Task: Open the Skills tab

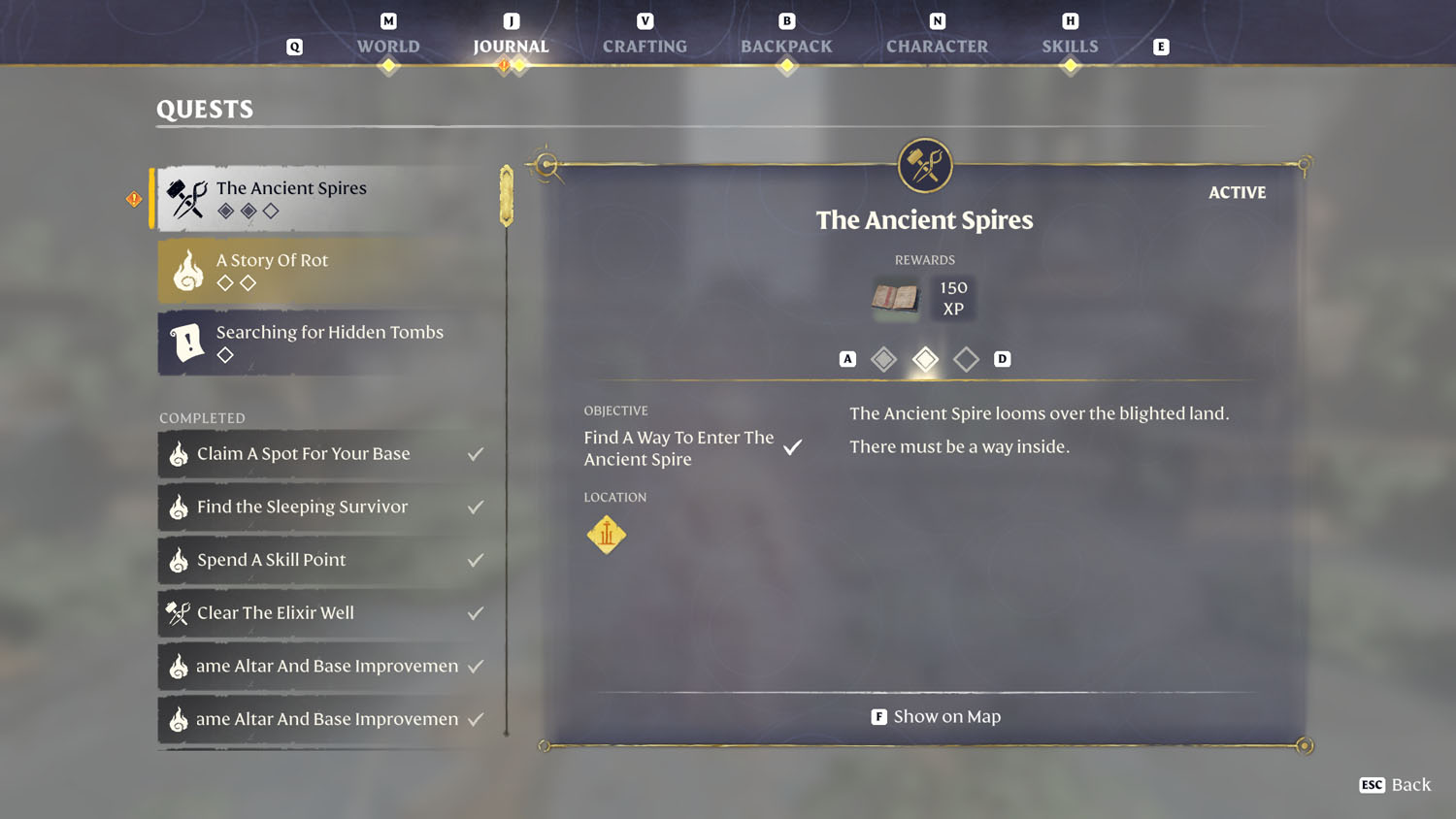Action: pos(1070,46)
